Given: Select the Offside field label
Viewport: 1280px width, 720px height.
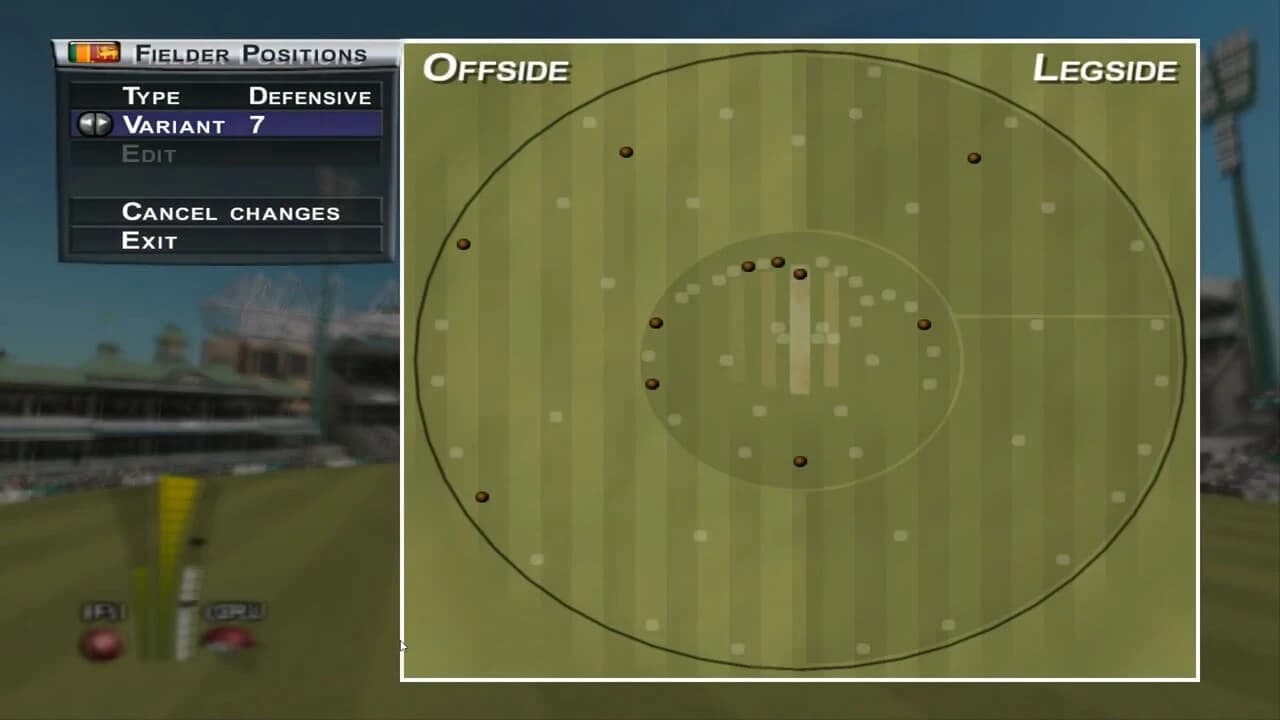Looking at the screenshot, I should (x=497, y=69).
